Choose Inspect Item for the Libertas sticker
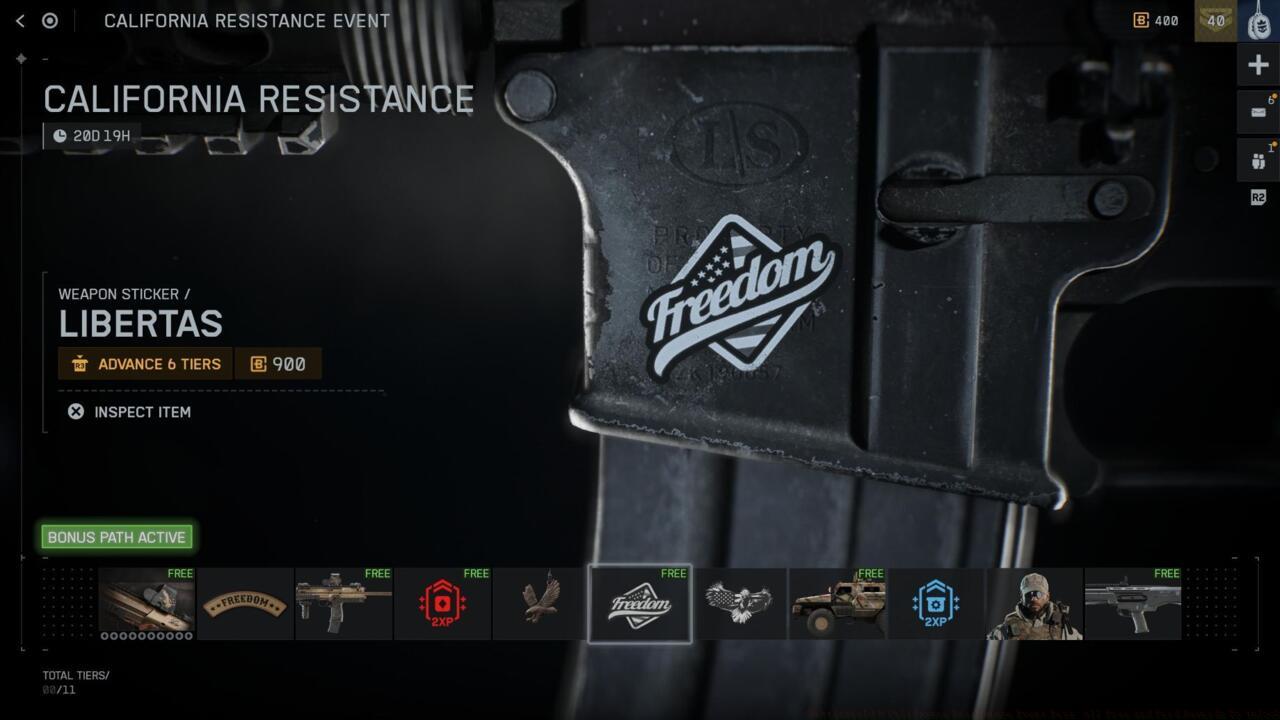The height and width of the screenshot is (720, 1280). [x=129, y=412]
